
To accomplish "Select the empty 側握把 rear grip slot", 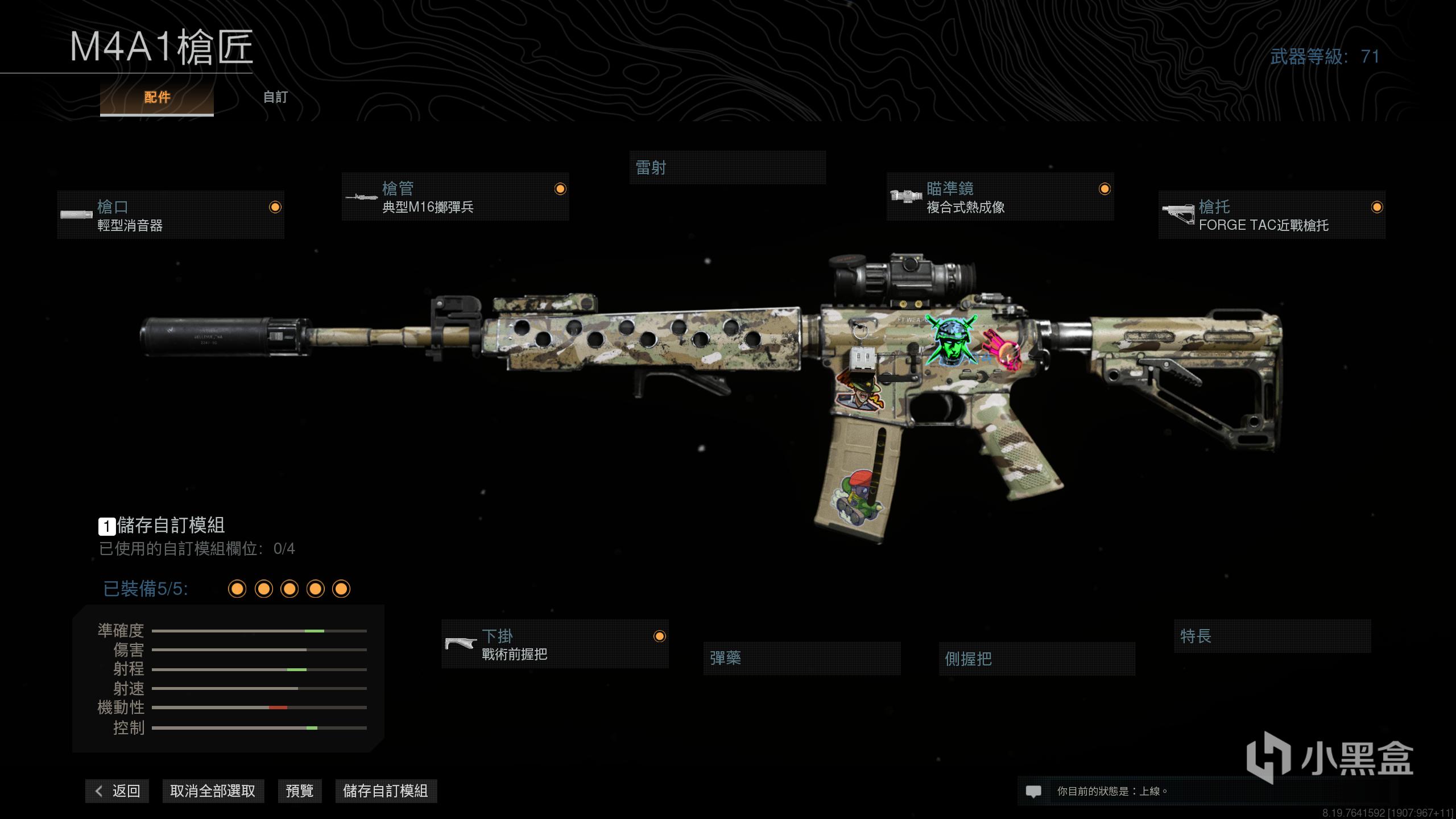I will pyautogui.click(x=1037, y=659).
